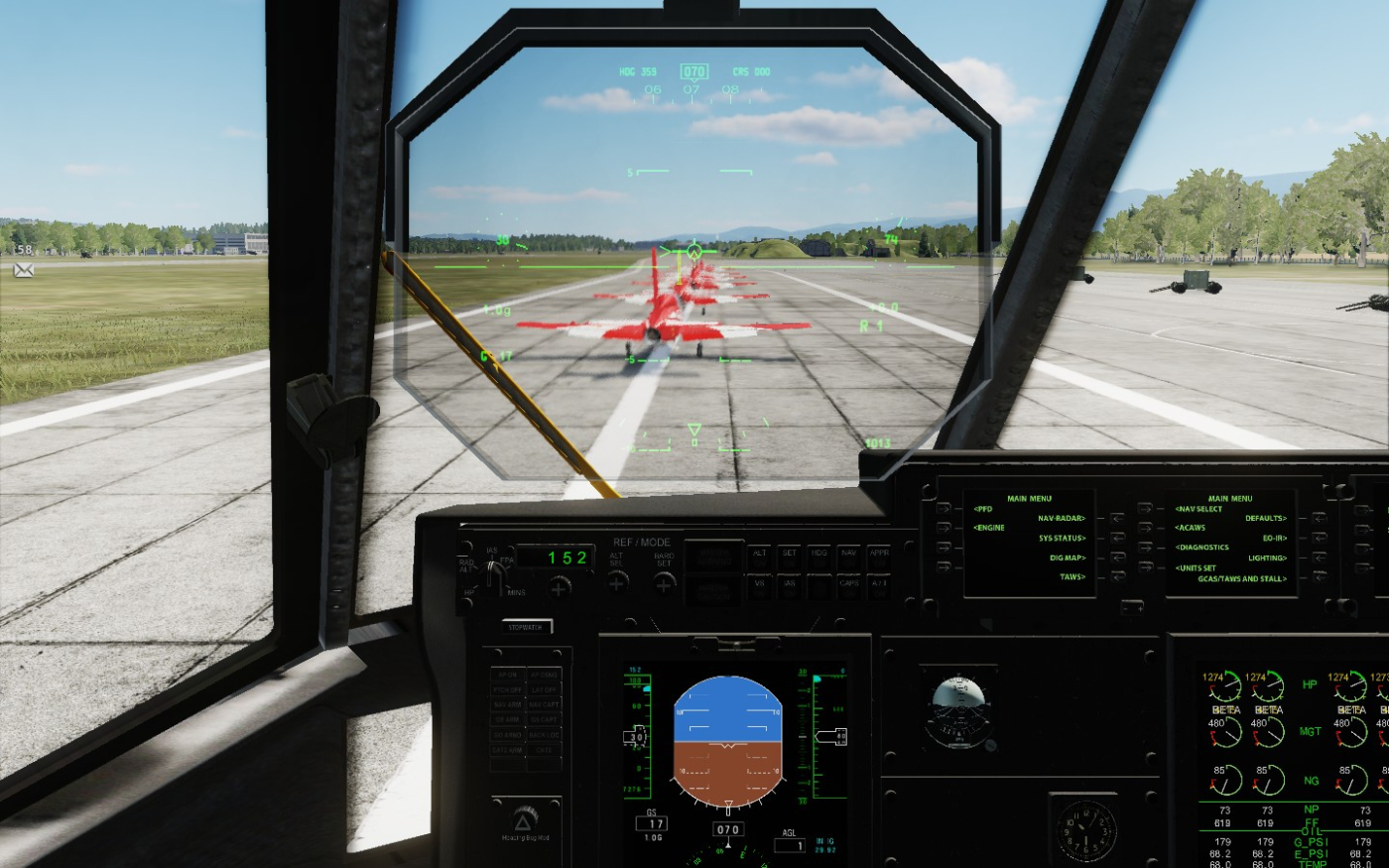Select the ACAWS line key
1389x868 pixels.
pyautogui.click(x=1146, y=528)
